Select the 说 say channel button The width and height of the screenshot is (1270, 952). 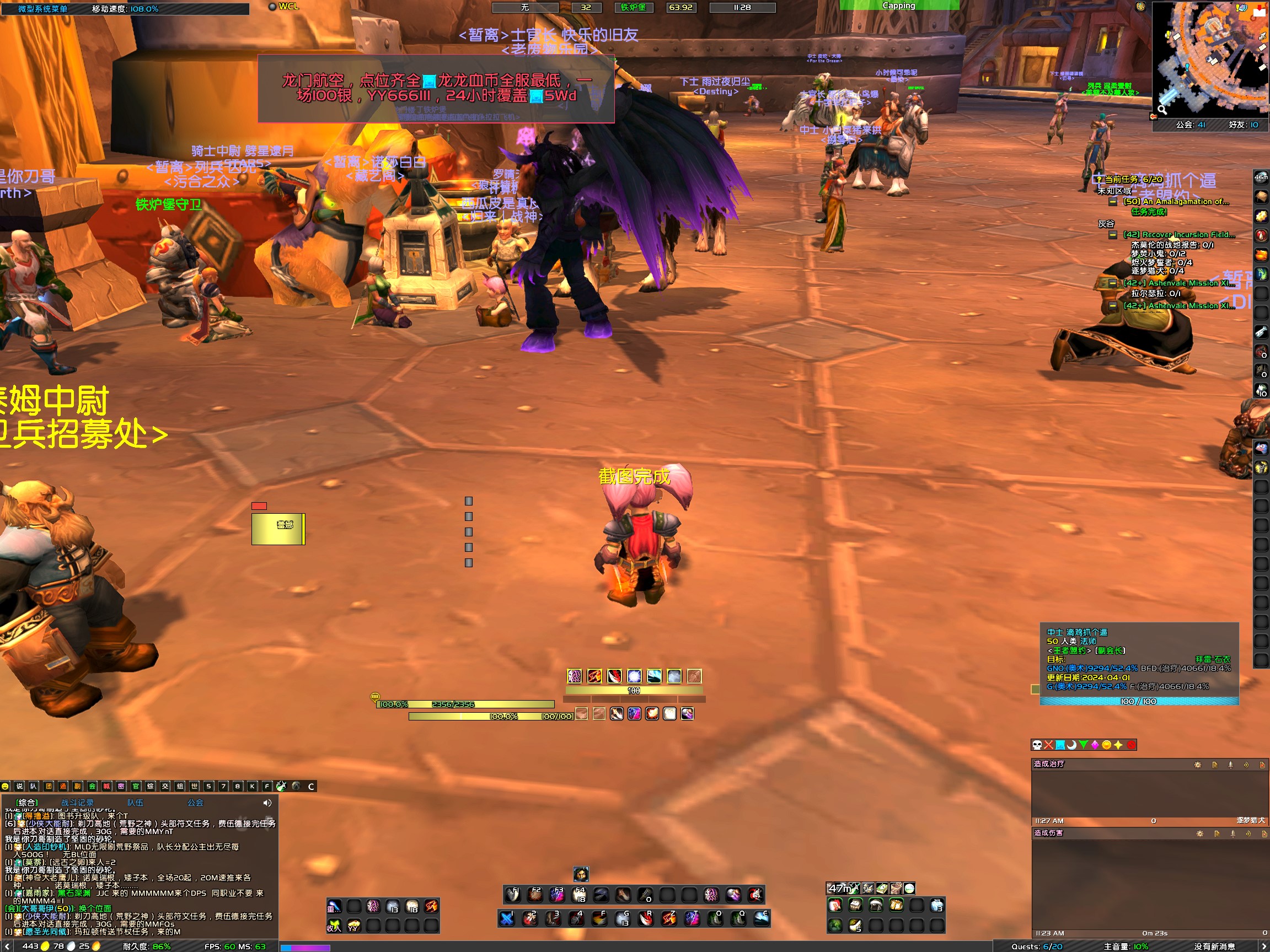[19, 786]
